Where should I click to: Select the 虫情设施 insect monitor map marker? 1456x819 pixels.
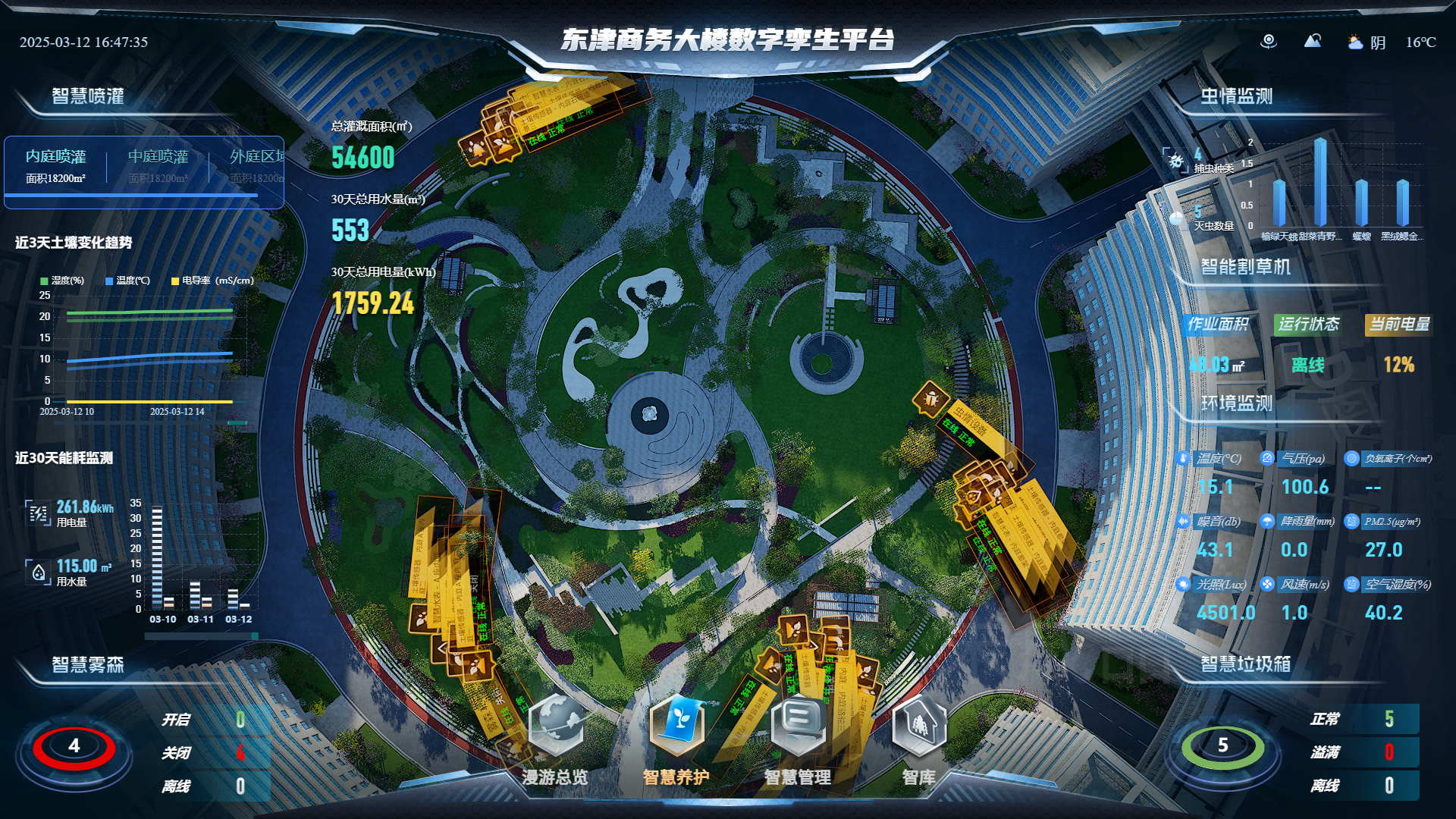click(931, 398)
